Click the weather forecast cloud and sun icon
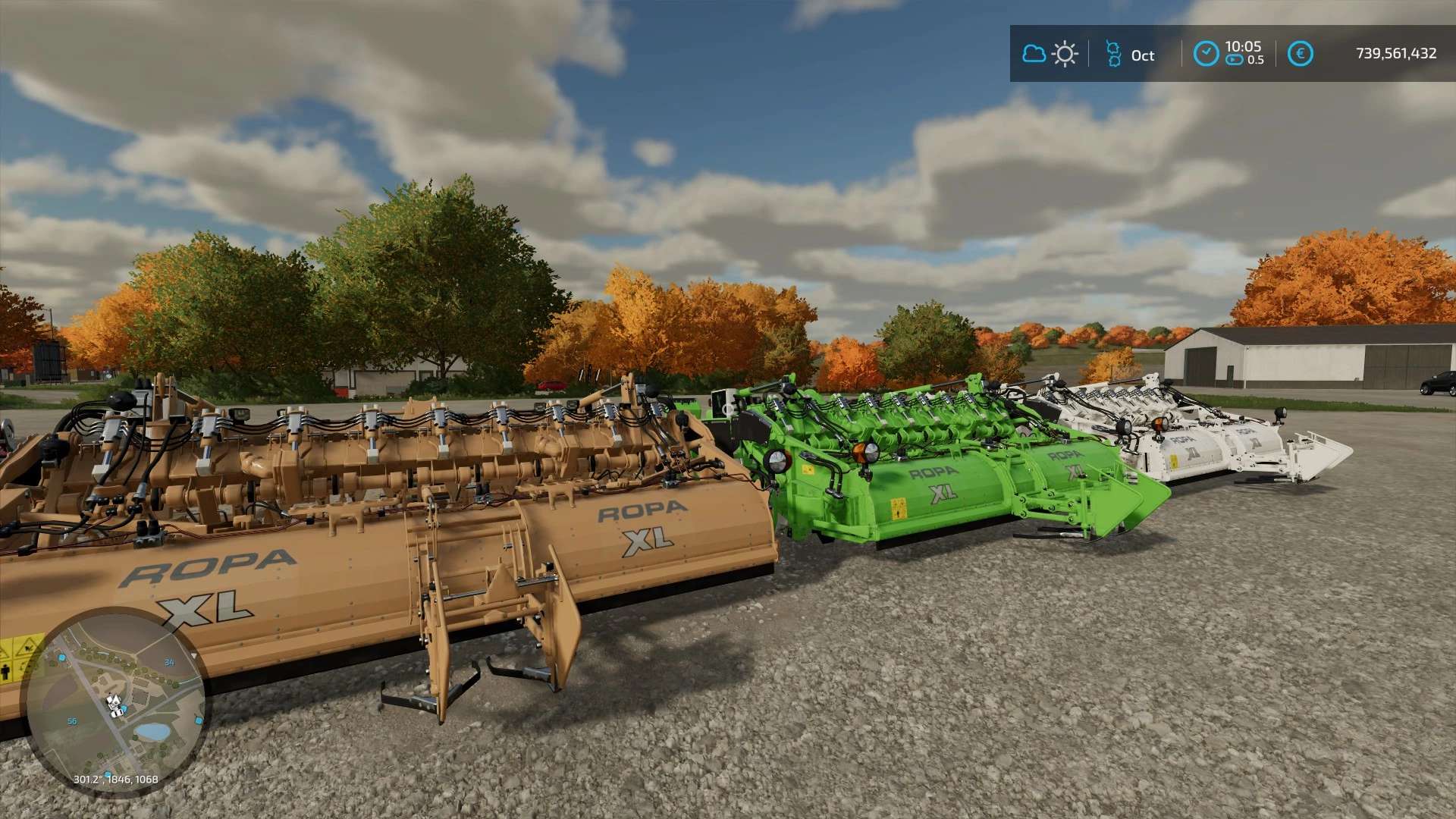The image size is (1456, 819). [1050, 54]
